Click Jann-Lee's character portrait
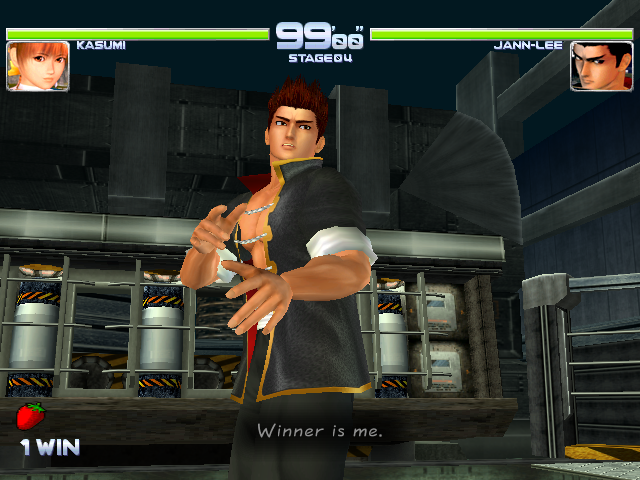640x480 pixels. click(x=601, y=66)
